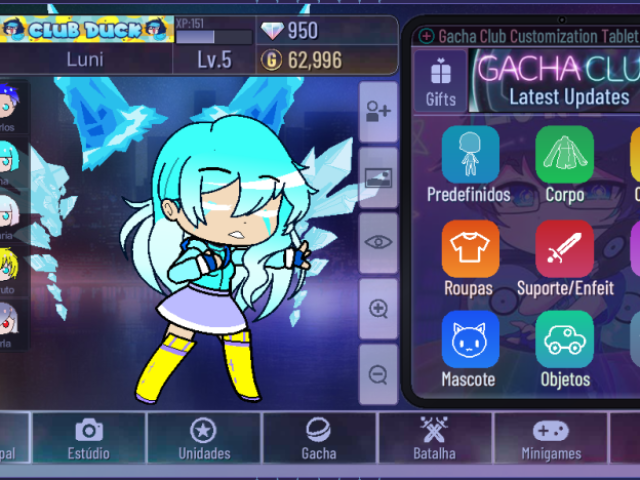Image resolution: width=640 pixels, height=480 pixels.
Task: Switch to the Estúdio camera tab
Action: (x=88, y=438)
